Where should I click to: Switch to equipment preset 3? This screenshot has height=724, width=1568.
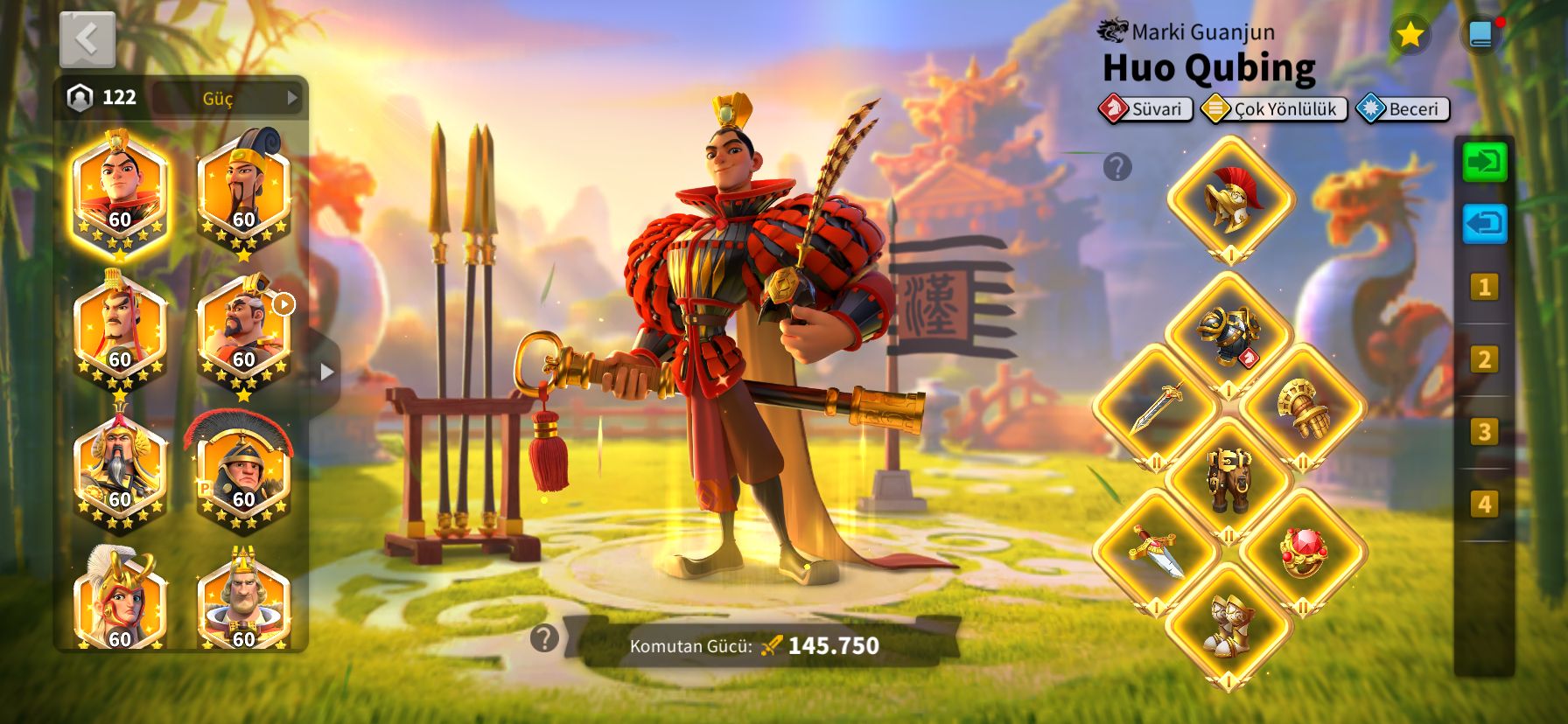click(x=1484, y=431)
